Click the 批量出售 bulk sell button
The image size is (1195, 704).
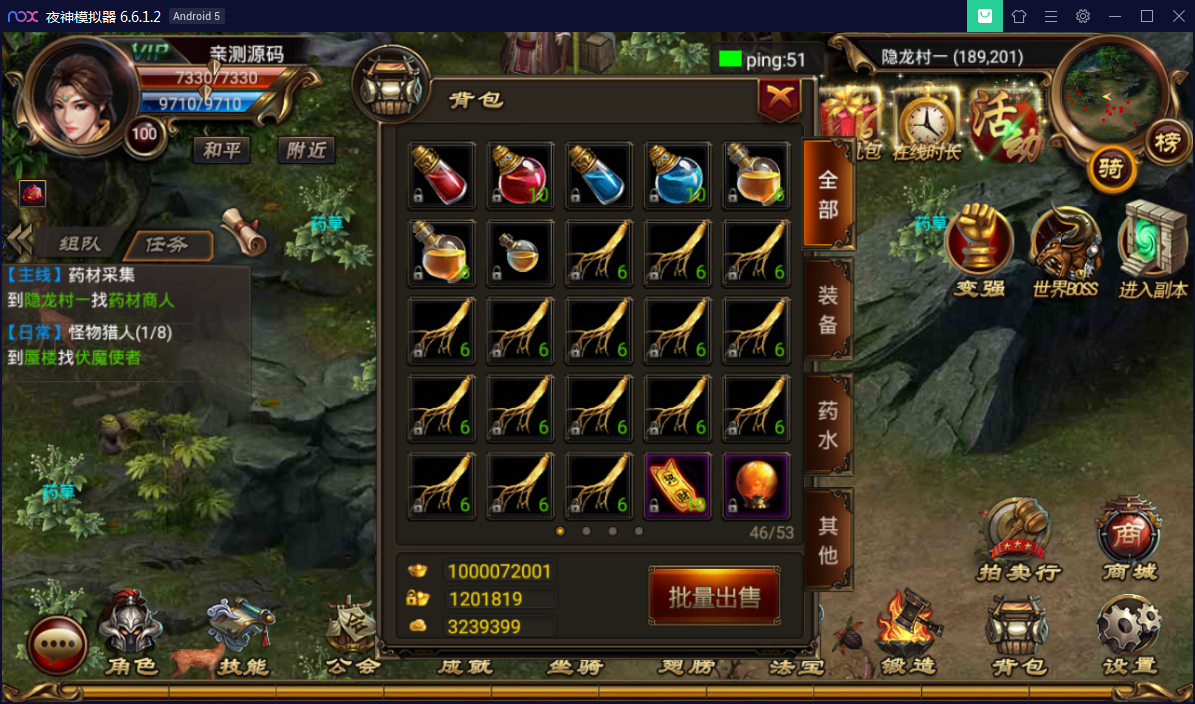tap(714, 597)
